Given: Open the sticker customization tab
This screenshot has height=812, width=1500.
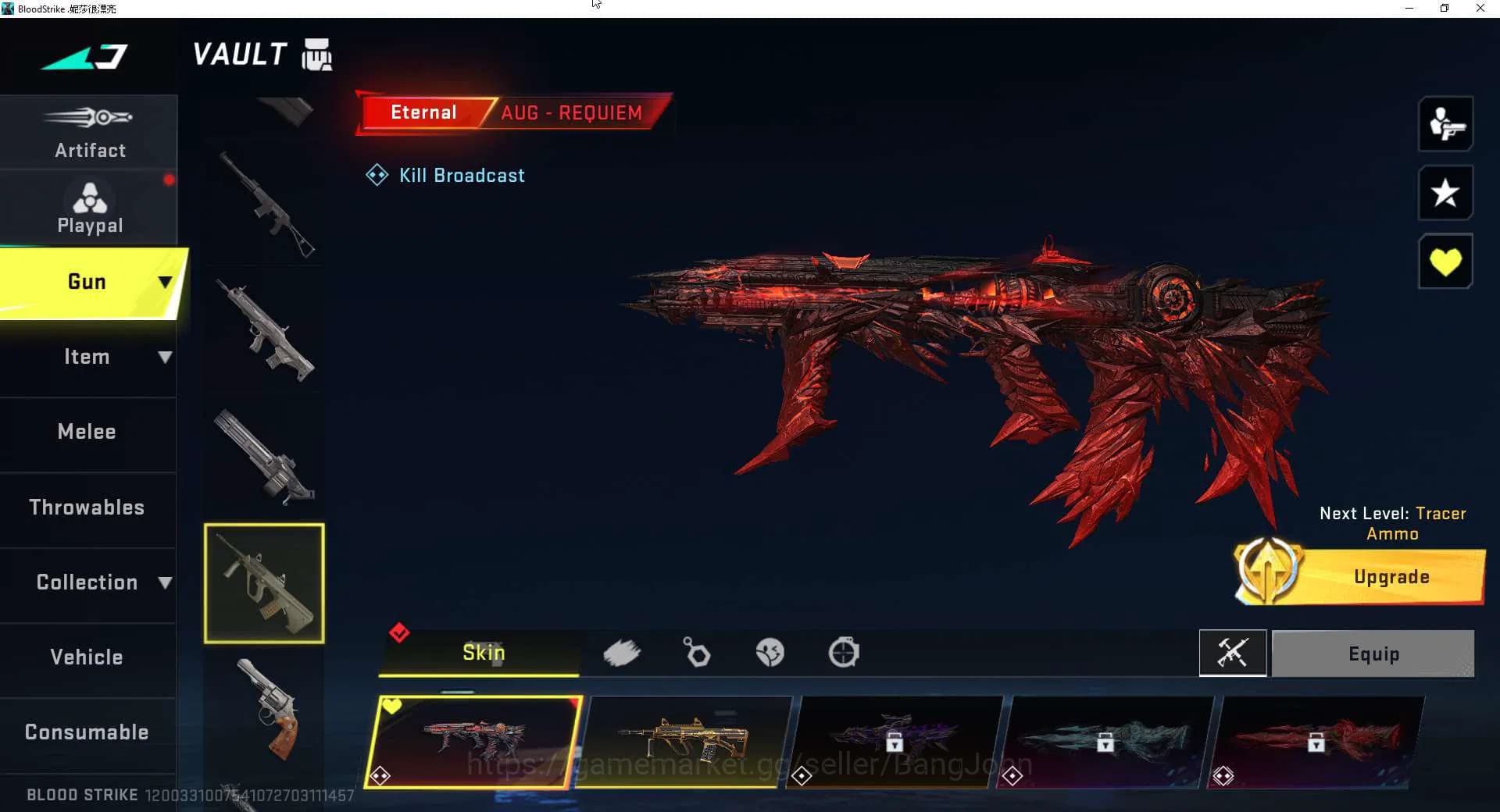Looking at the screenshot, I should [x=770, y=654].
